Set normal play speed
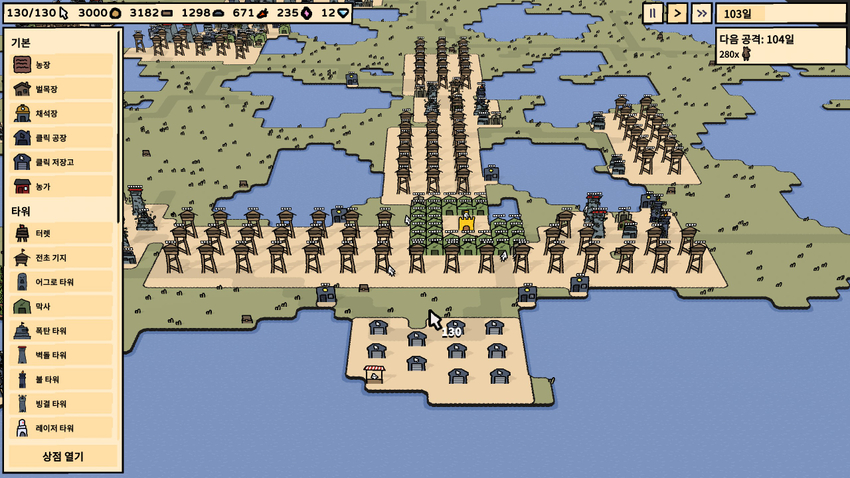This screenshot has height=478, width=850. [x=677, y=13]
